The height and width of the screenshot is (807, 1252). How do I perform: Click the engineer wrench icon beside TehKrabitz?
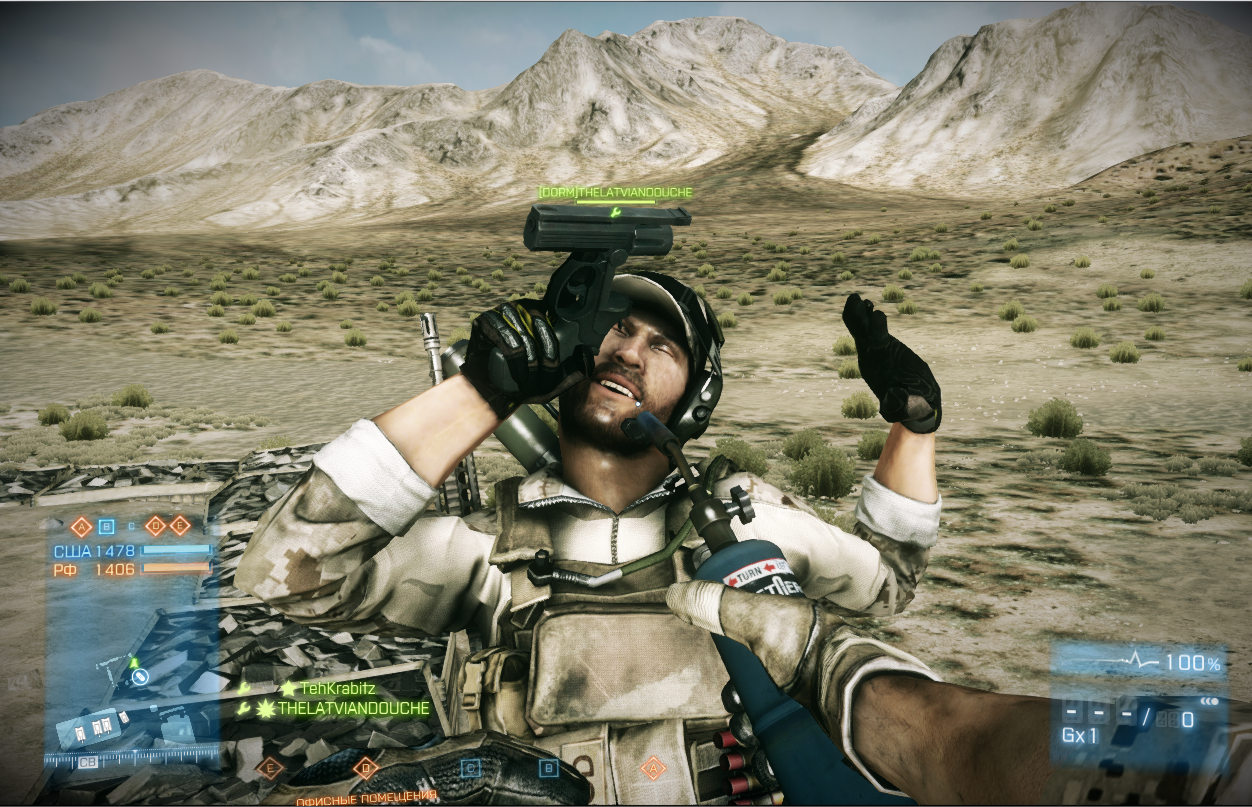[245, 688]
